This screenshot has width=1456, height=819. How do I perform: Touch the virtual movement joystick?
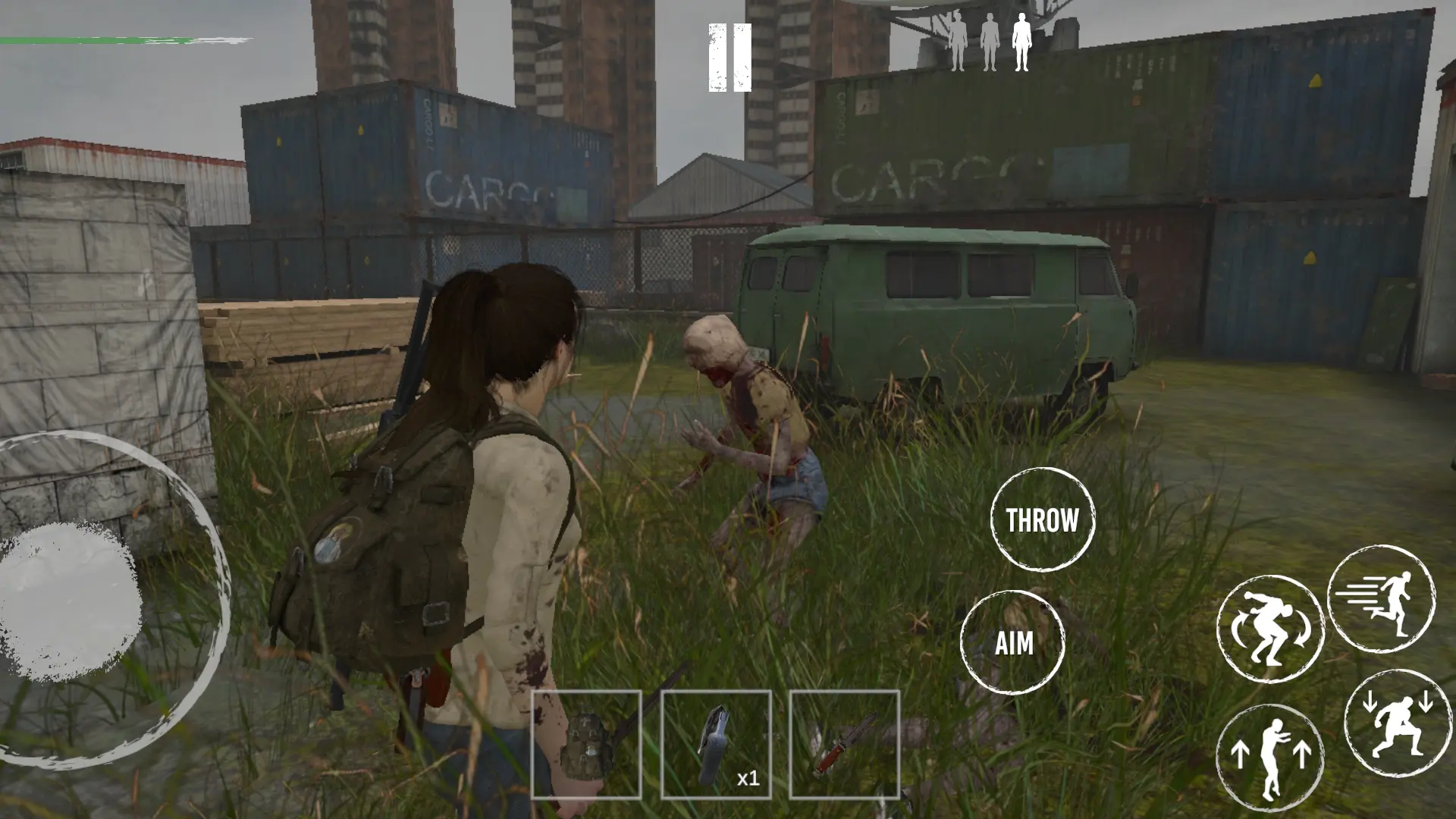(72, 599)
